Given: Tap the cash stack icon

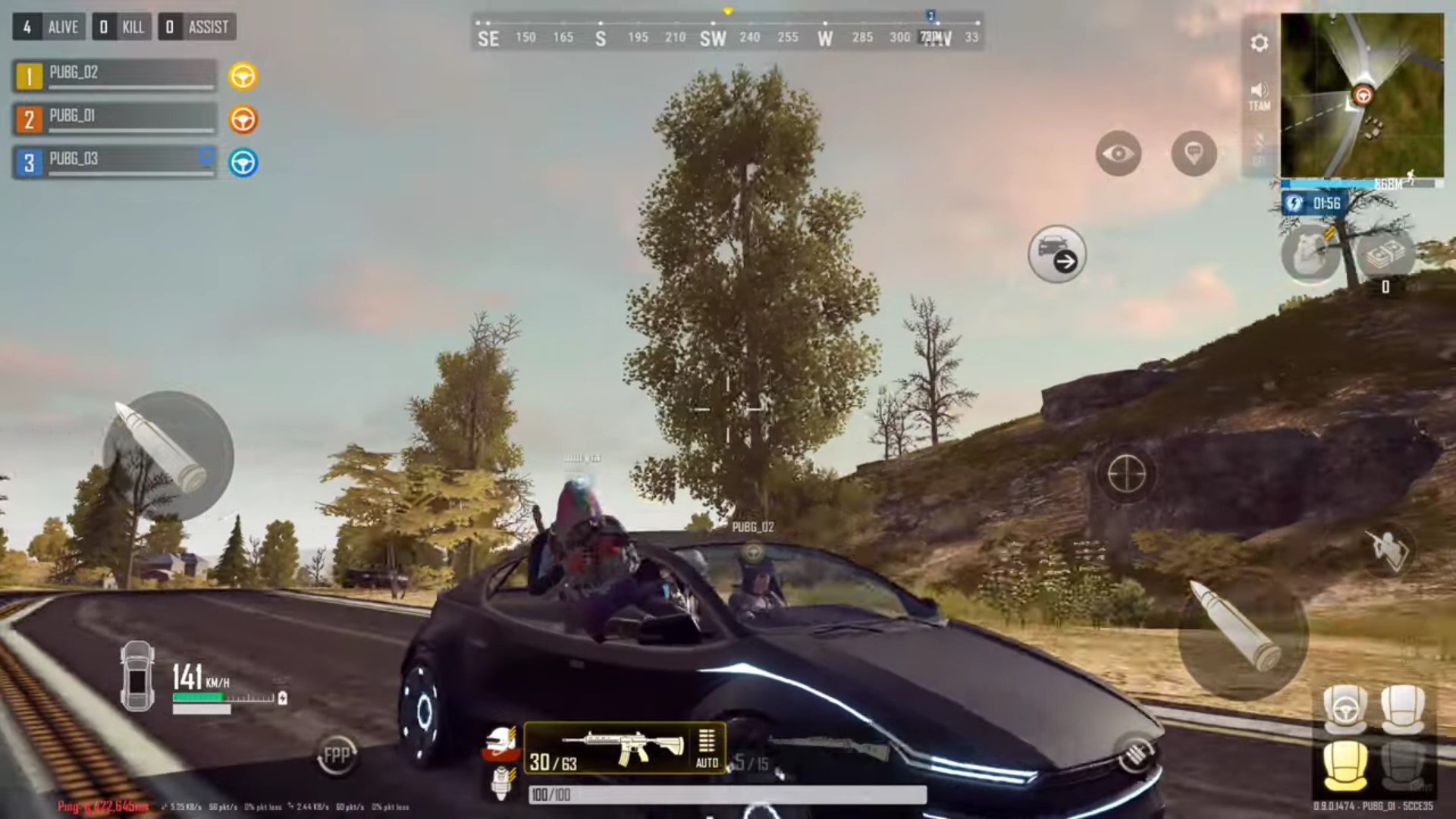Looking at the screenshot, I should click(1385, 256).
